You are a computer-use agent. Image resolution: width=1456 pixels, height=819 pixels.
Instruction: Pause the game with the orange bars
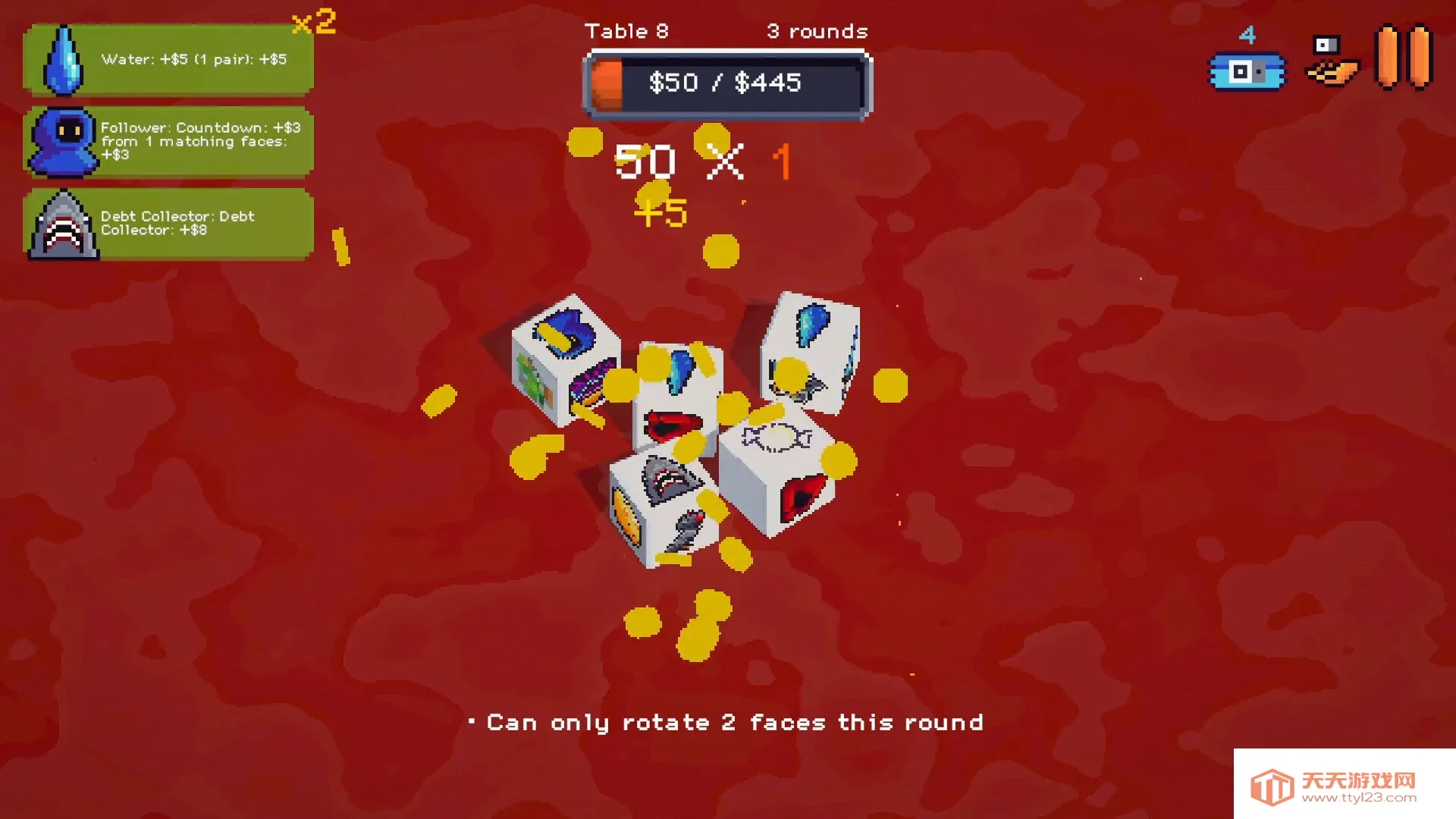click(1404, 58)
